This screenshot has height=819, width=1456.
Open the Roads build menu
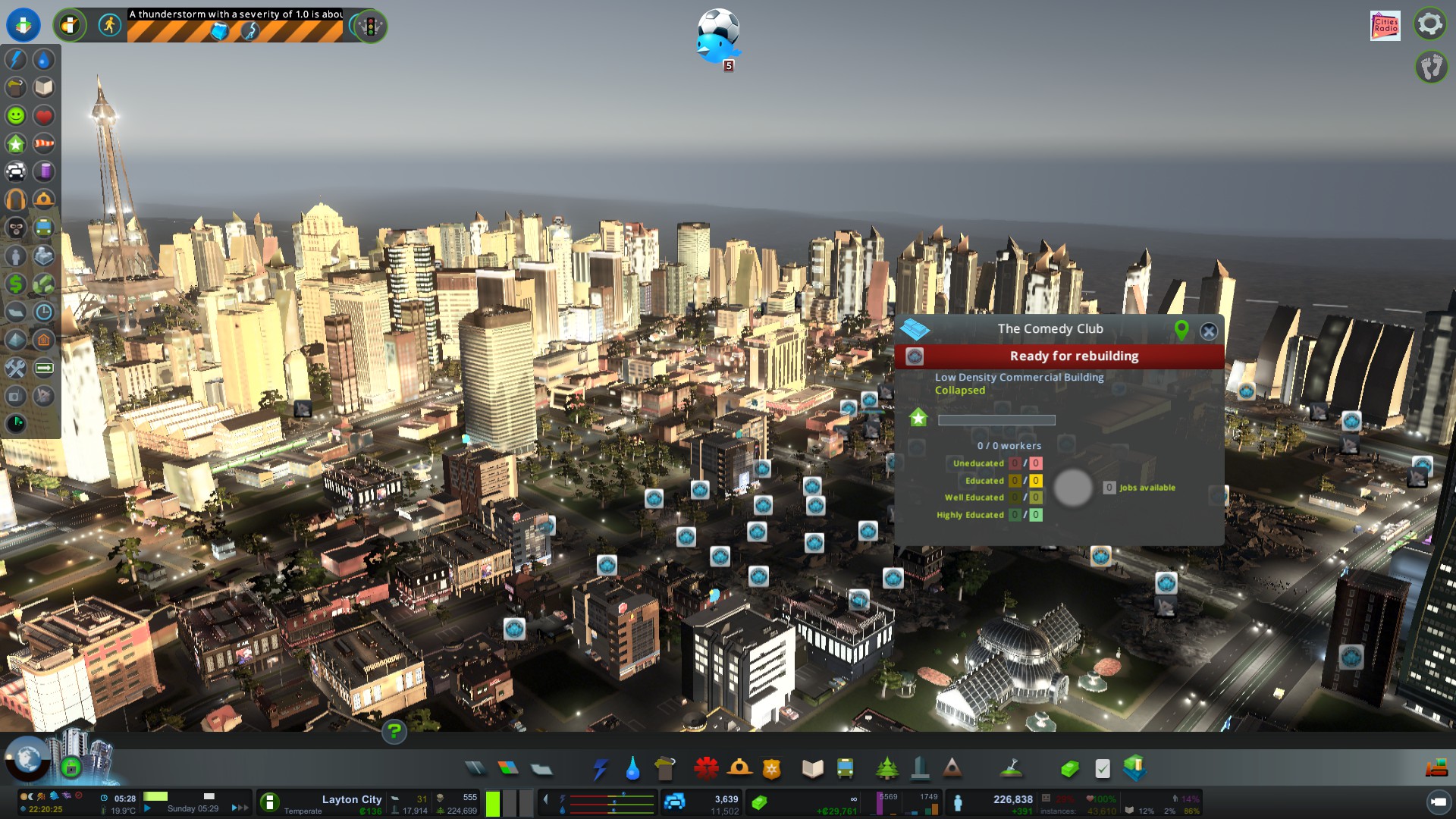click(475, 769)
